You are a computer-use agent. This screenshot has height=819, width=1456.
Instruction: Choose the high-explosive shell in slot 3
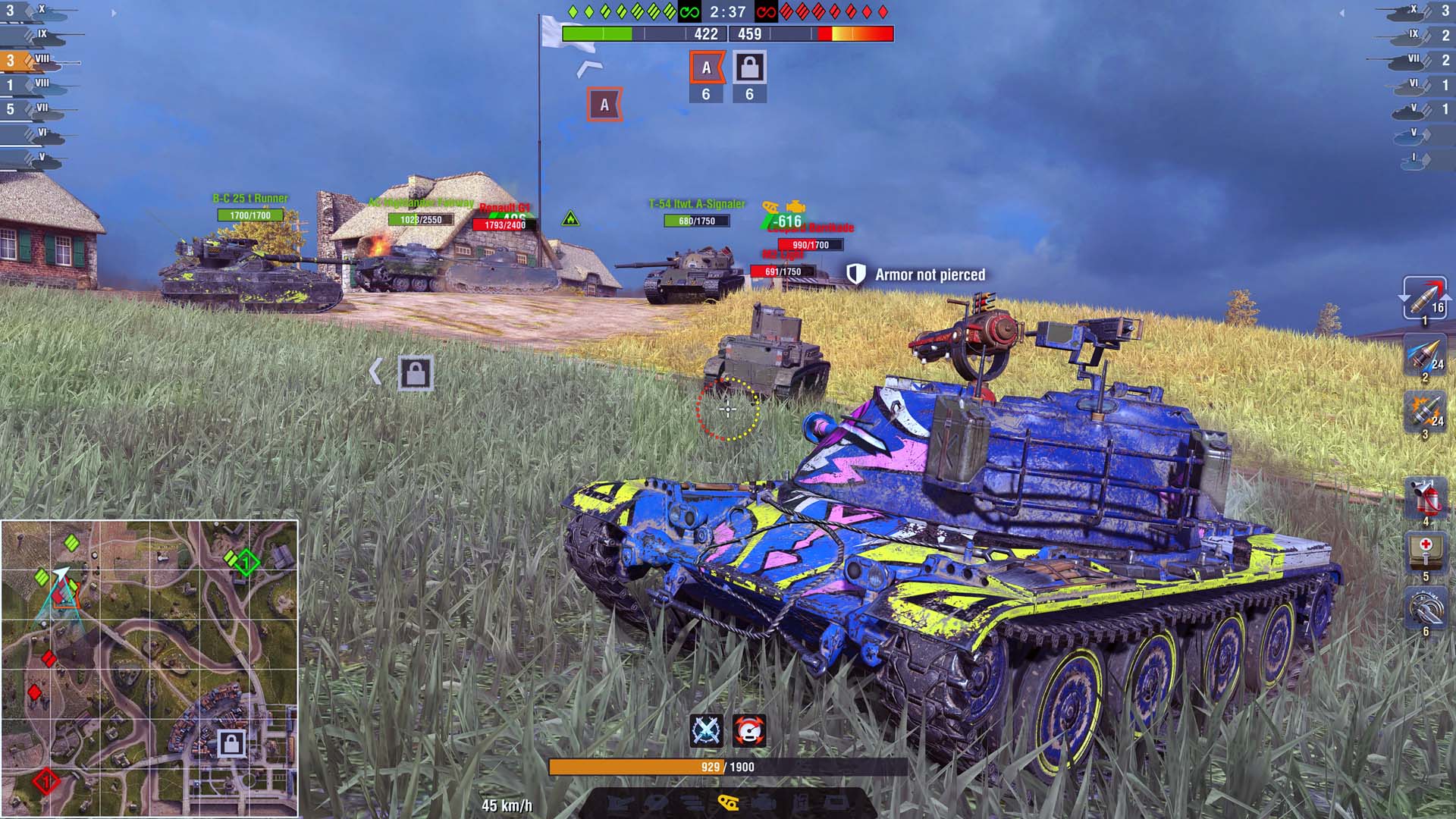pos(1424,413)
